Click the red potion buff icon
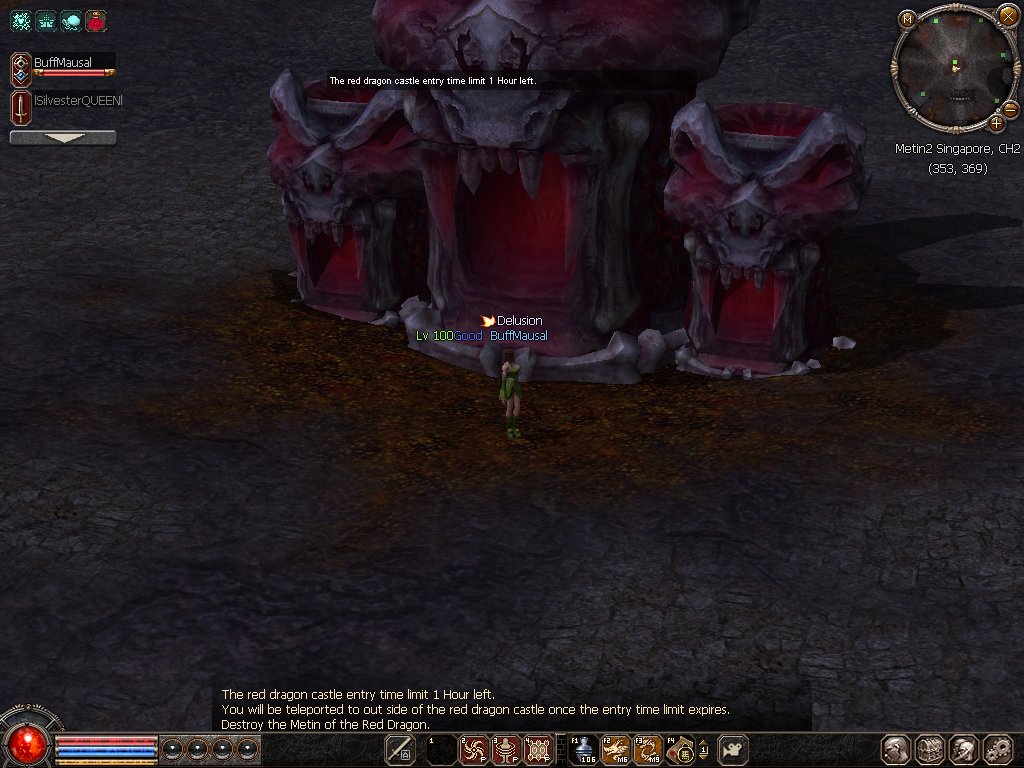Viewport: 1024px width, 768px height. (x=96, y=20)
